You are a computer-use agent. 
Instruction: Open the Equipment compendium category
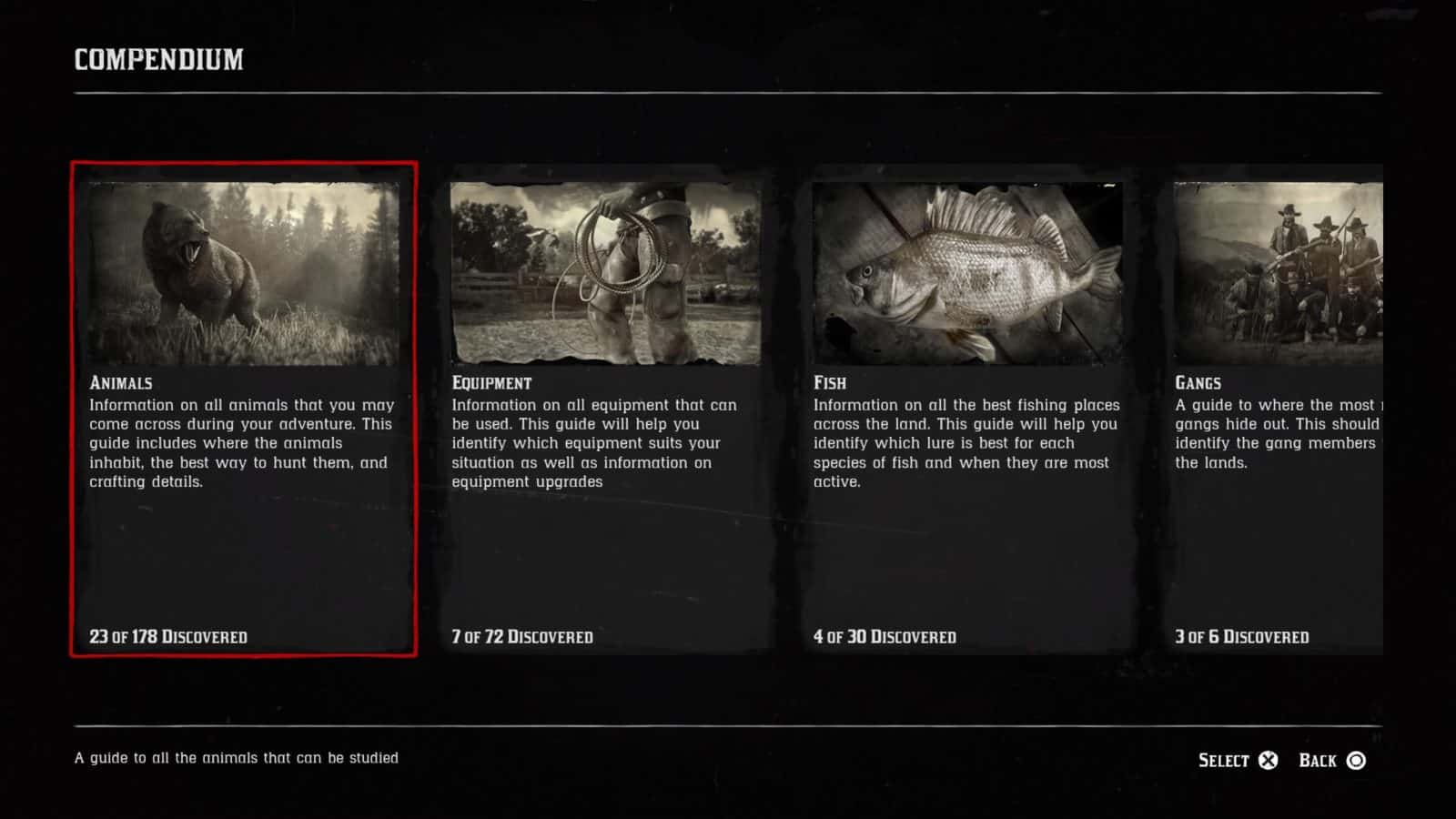point(603,409)
